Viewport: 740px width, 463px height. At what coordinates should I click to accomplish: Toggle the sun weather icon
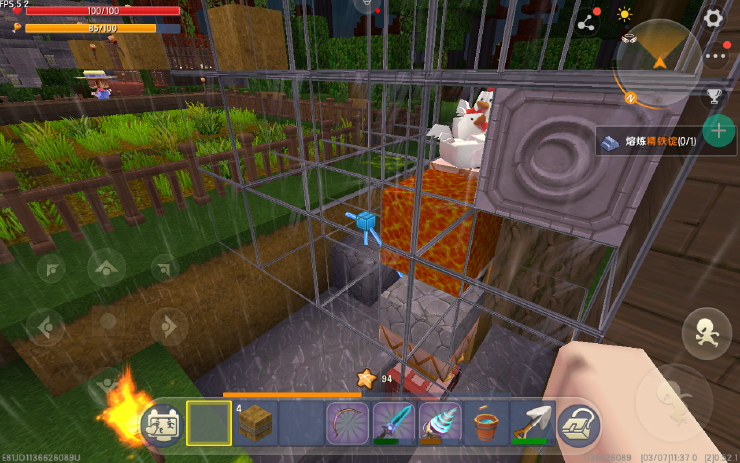coord(625,15)
